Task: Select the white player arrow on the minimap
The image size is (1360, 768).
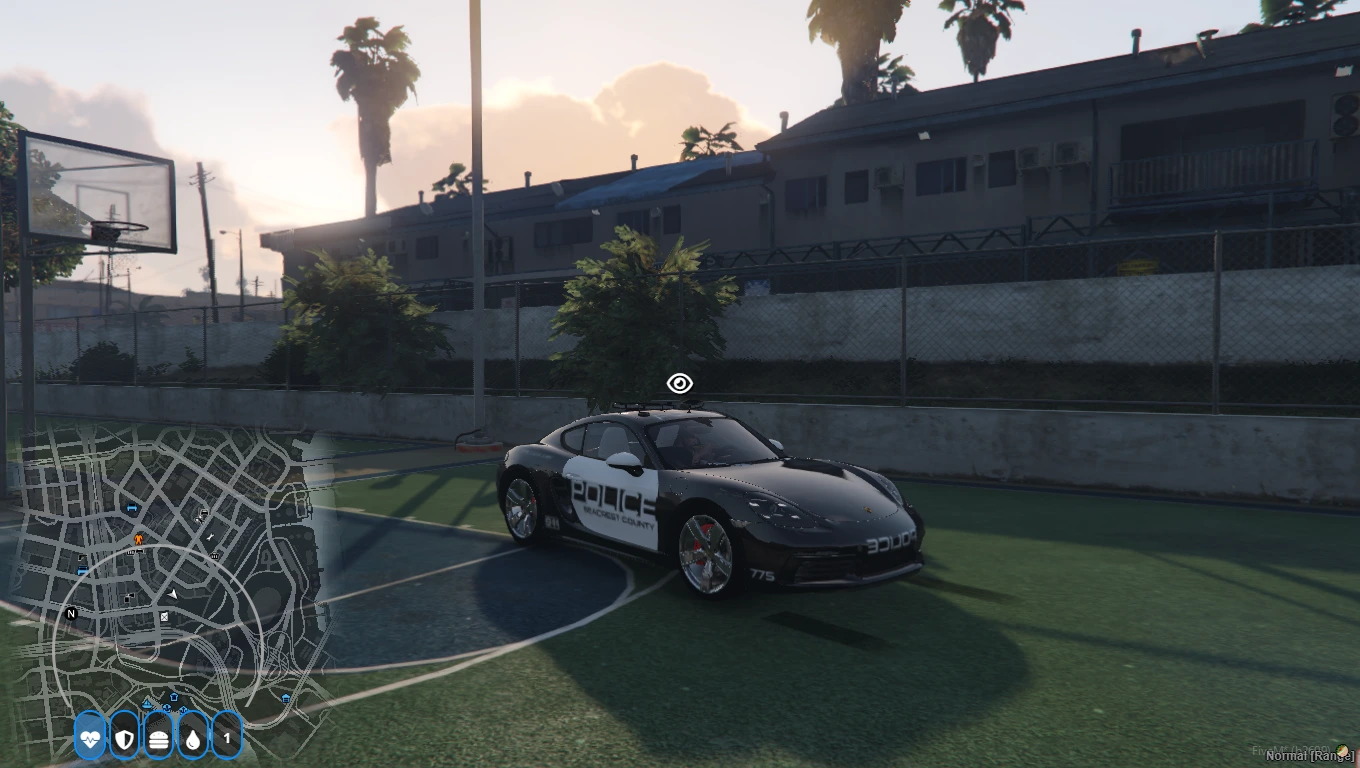Action: (x=172, y=593)
